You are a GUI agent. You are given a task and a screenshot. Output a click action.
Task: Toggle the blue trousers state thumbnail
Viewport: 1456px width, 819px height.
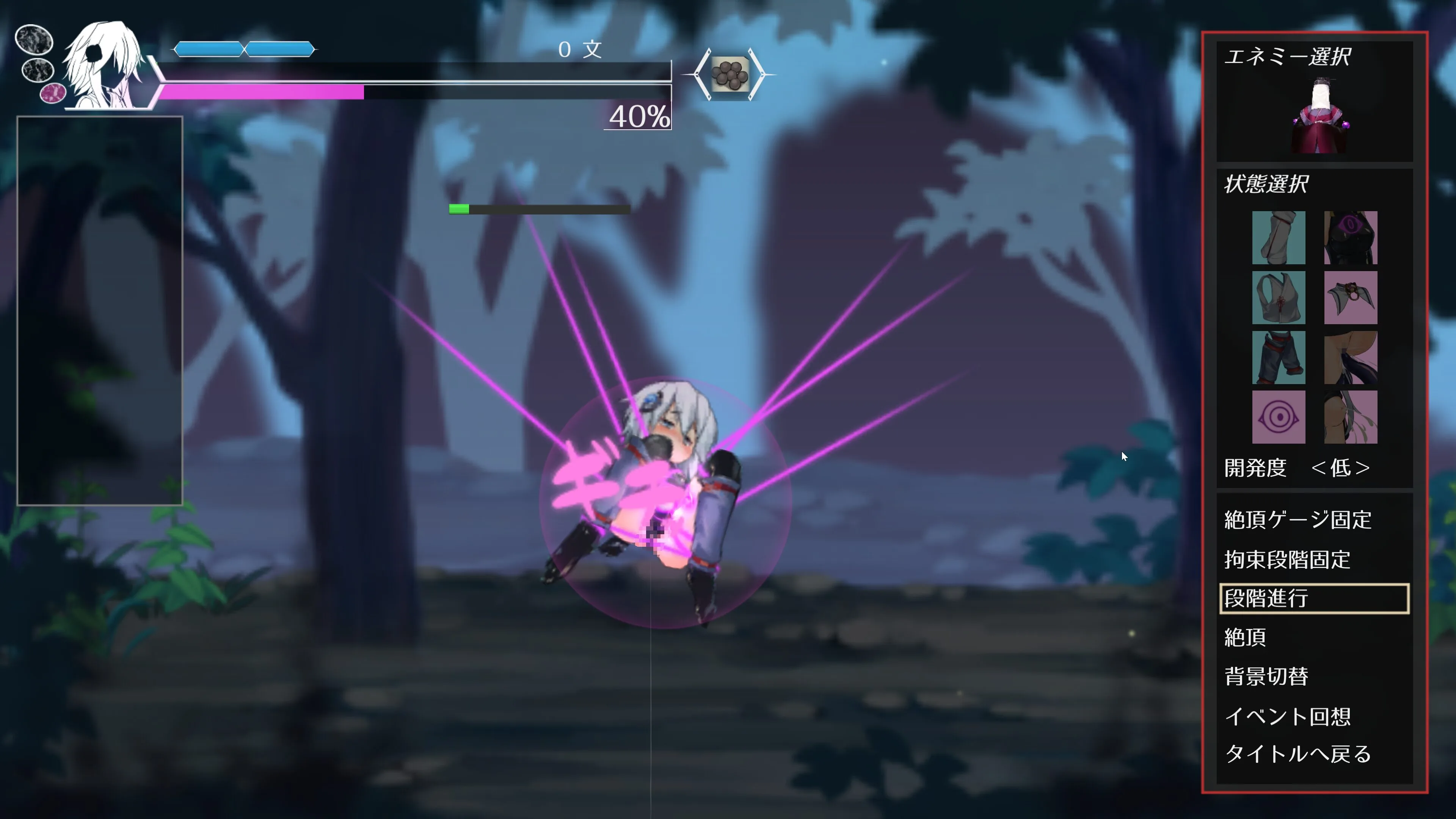click(x=1279, y=358)
